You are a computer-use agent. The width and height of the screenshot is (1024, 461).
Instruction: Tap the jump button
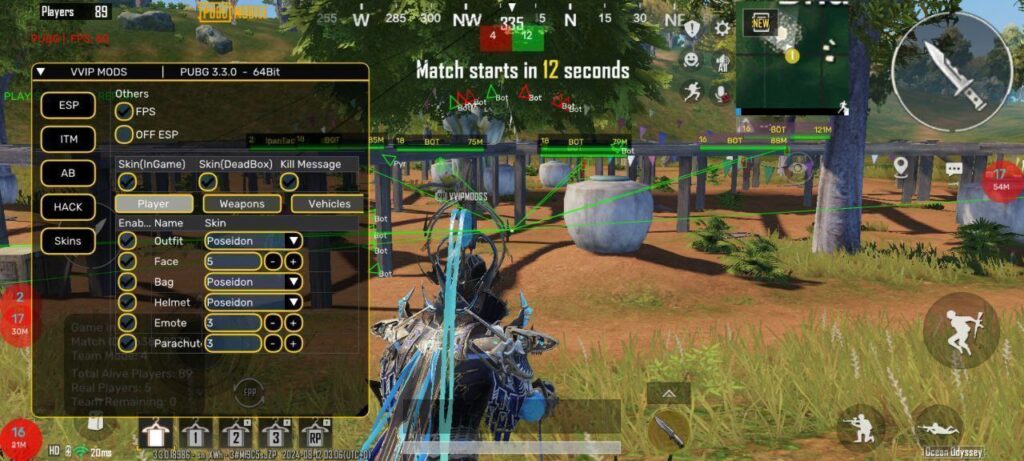[x=960, y=330]
